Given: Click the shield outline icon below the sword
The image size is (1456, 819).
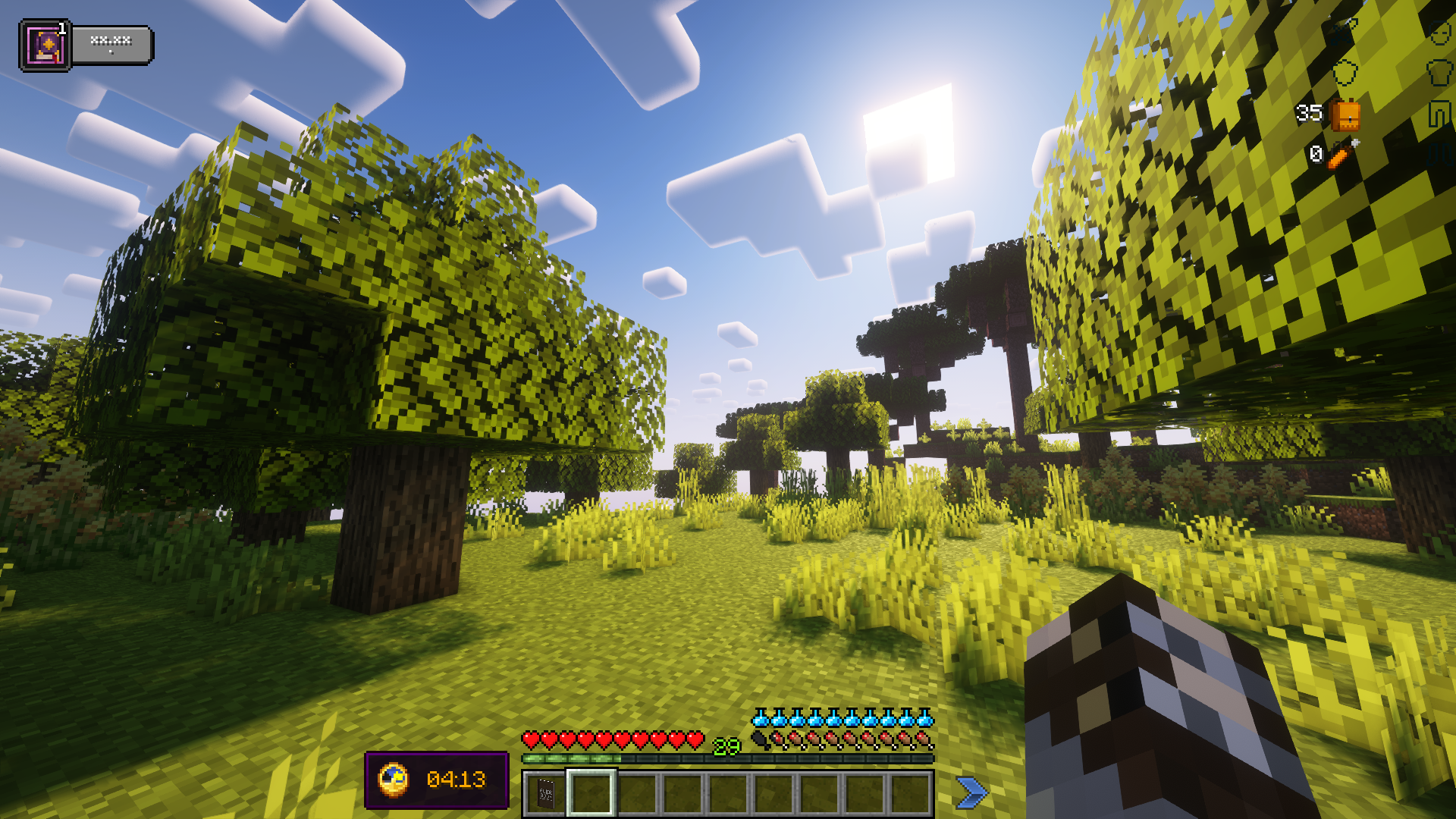Looking at the screenshot, I should coord(1345,73).
